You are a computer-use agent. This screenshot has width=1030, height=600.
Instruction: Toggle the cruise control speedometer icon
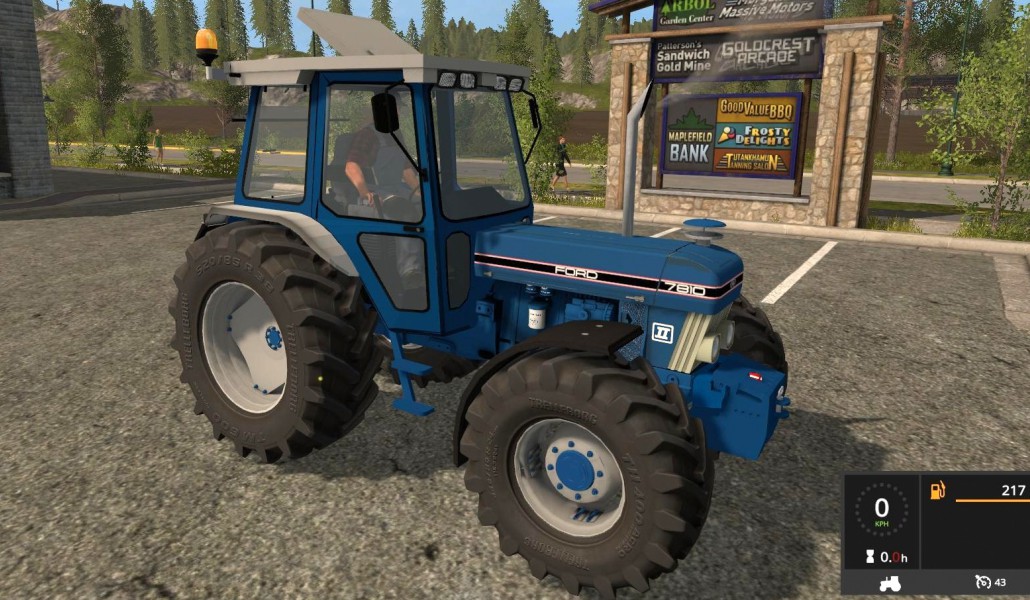(983, 582)
